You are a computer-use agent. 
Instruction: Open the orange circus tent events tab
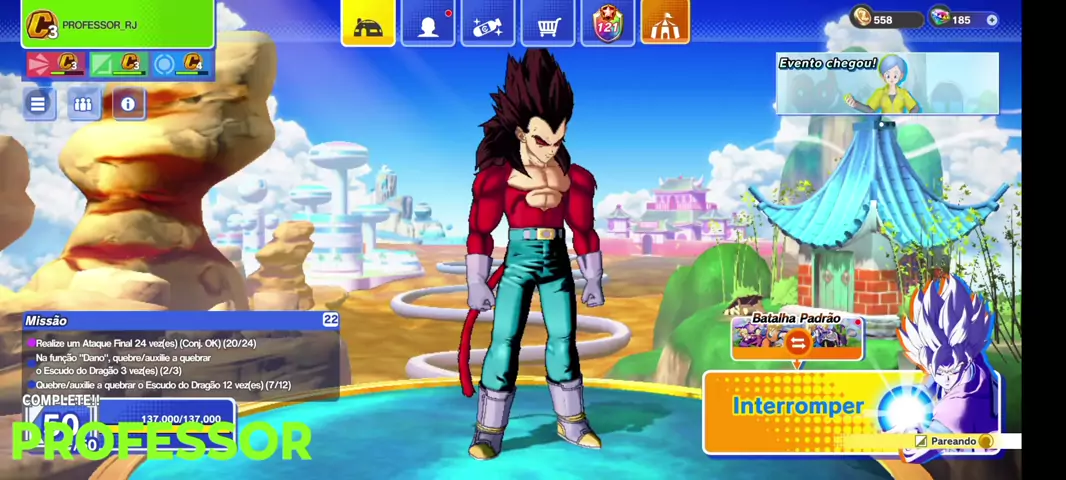[x=665, y=24]
